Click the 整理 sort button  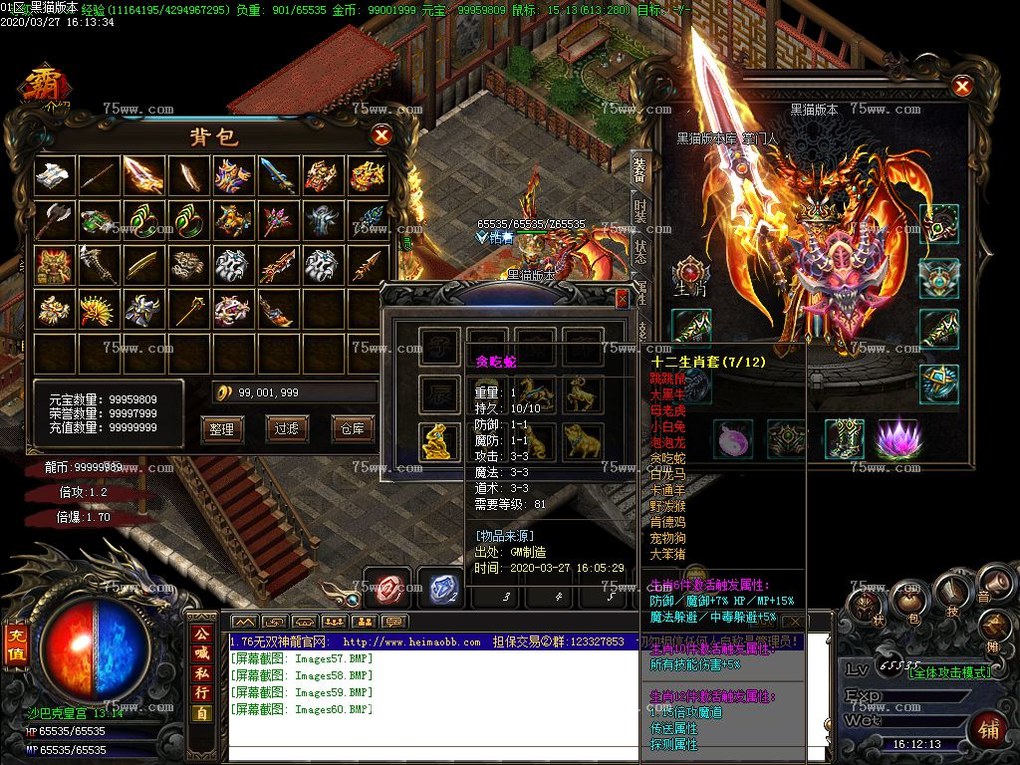point(221,429)
